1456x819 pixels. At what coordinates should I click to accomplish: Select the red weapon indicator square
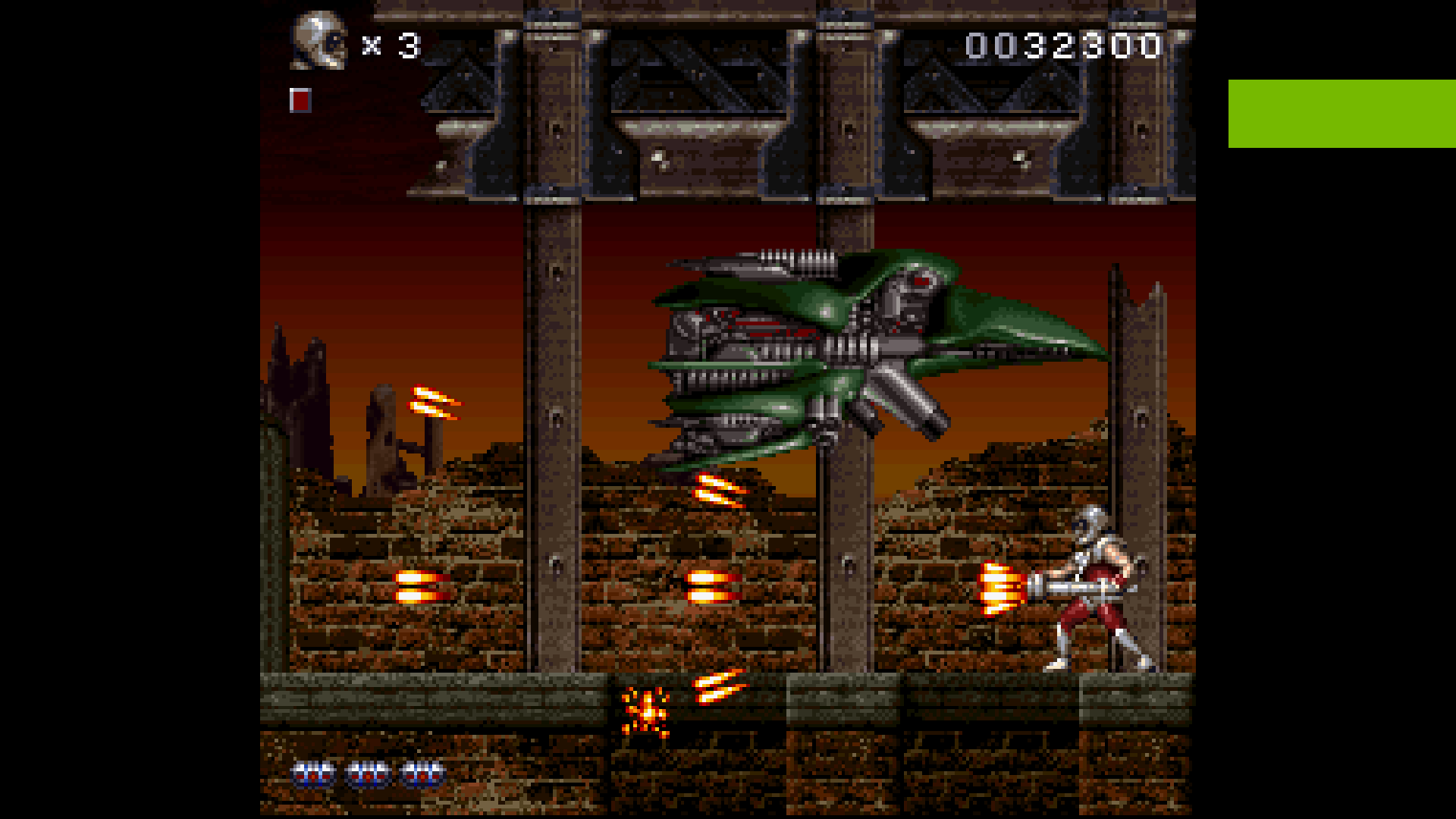click(302, 99)
